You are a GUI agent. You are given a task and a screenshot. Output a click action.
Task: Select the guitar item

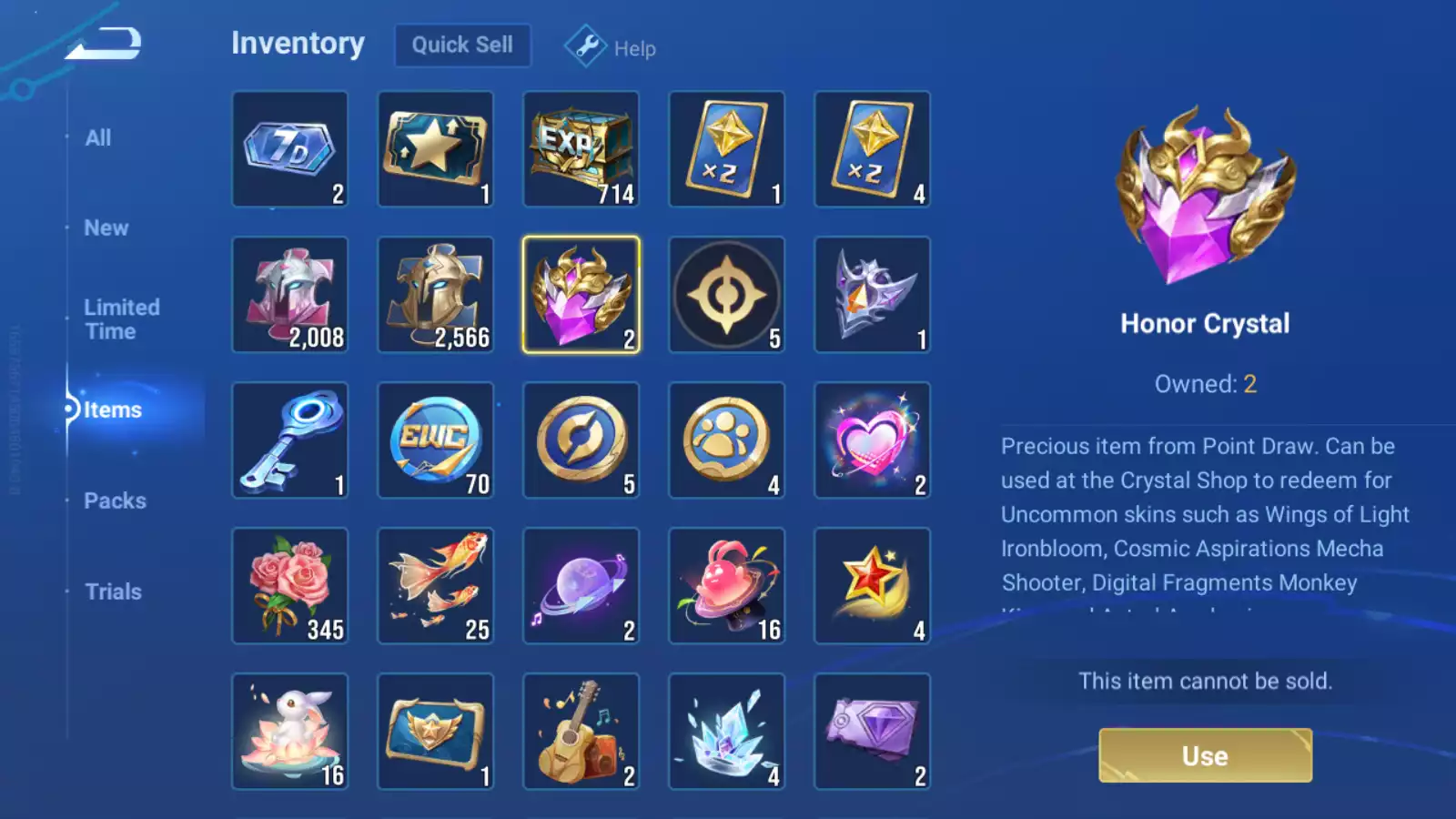tap(581, 733)
